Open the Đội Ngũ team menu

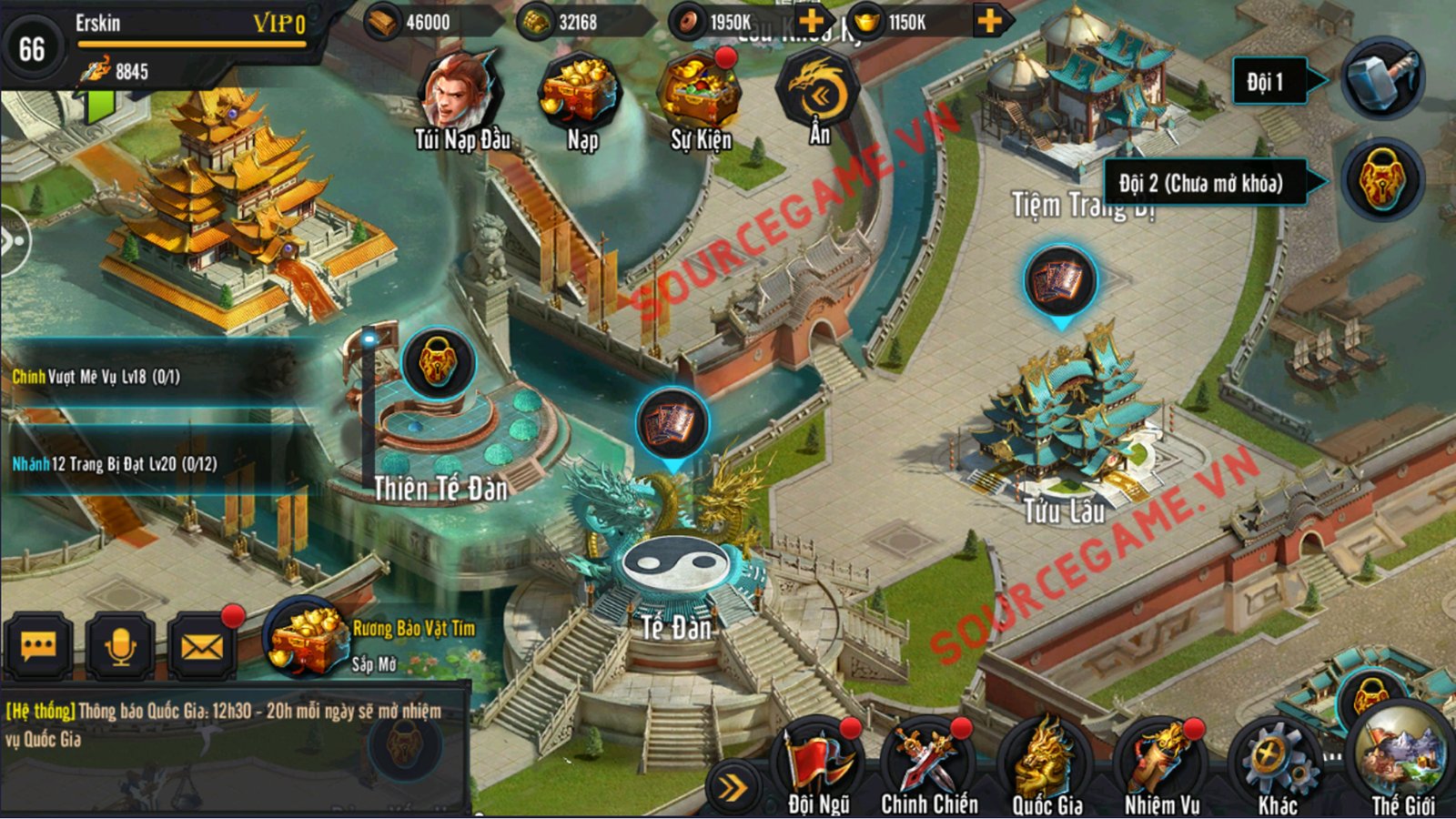pyautogui.click(x=819, y=767)
